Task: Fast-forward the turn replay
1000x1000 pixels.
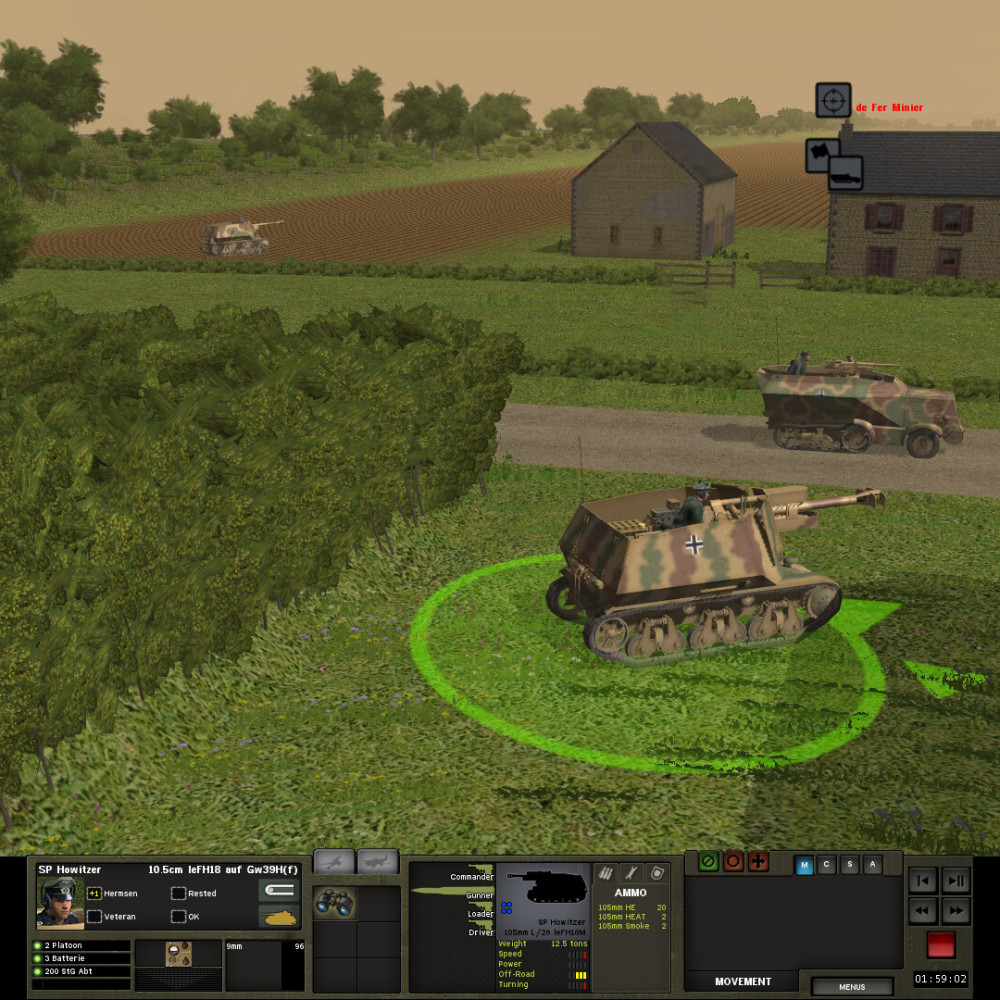Action: pos(956,911)
